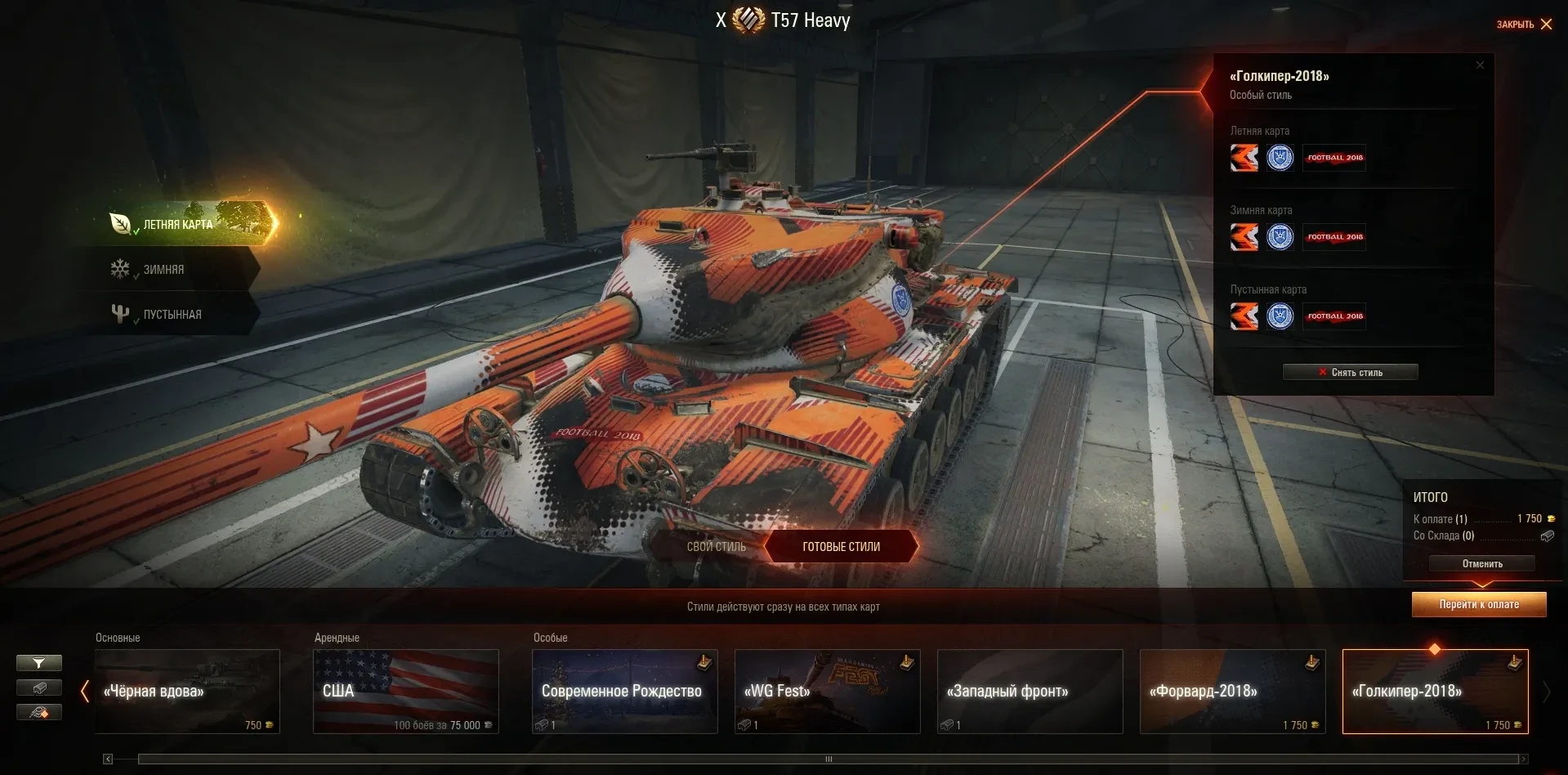Select the «Форвард-2018» style card
The width and height of the screenshot is (1568, 775).
tap(1233, 692)
